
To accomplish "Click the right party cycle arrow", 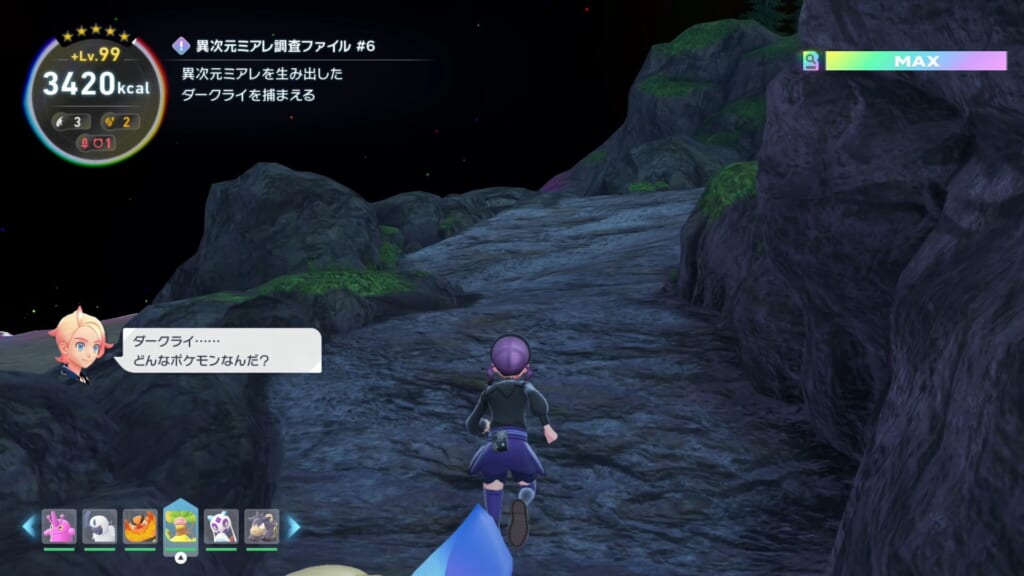I will pyautogui.click(x=294, y=526).
